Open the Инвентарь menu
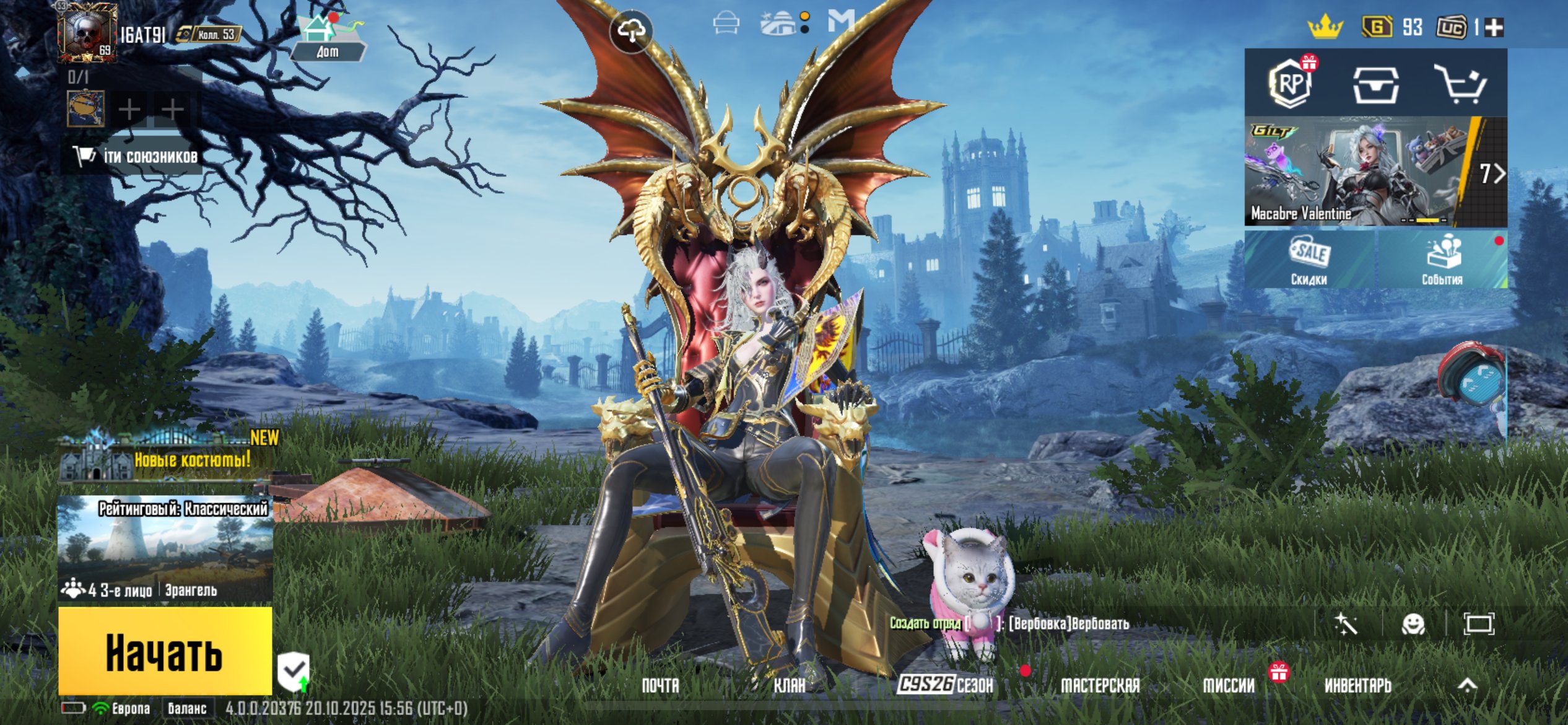 click(x=1357, y=685)
